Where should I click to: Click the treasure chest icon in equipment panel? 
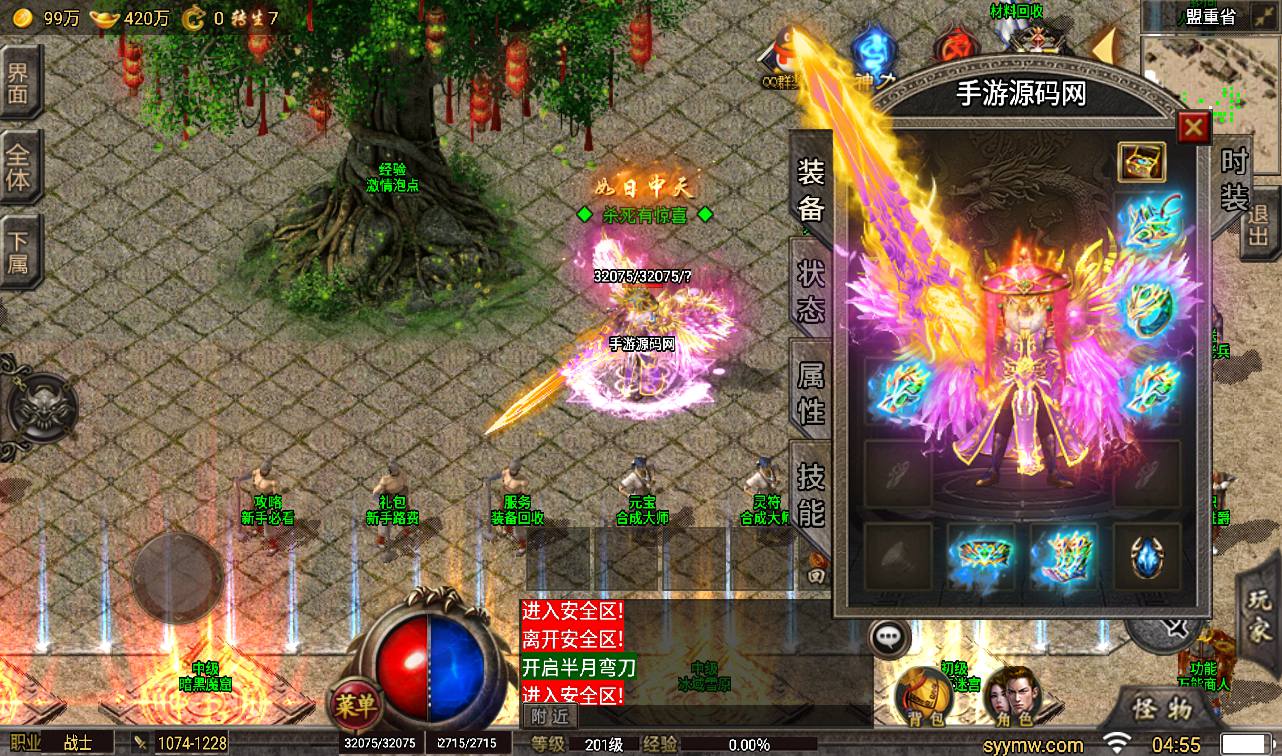(1142, 163)
